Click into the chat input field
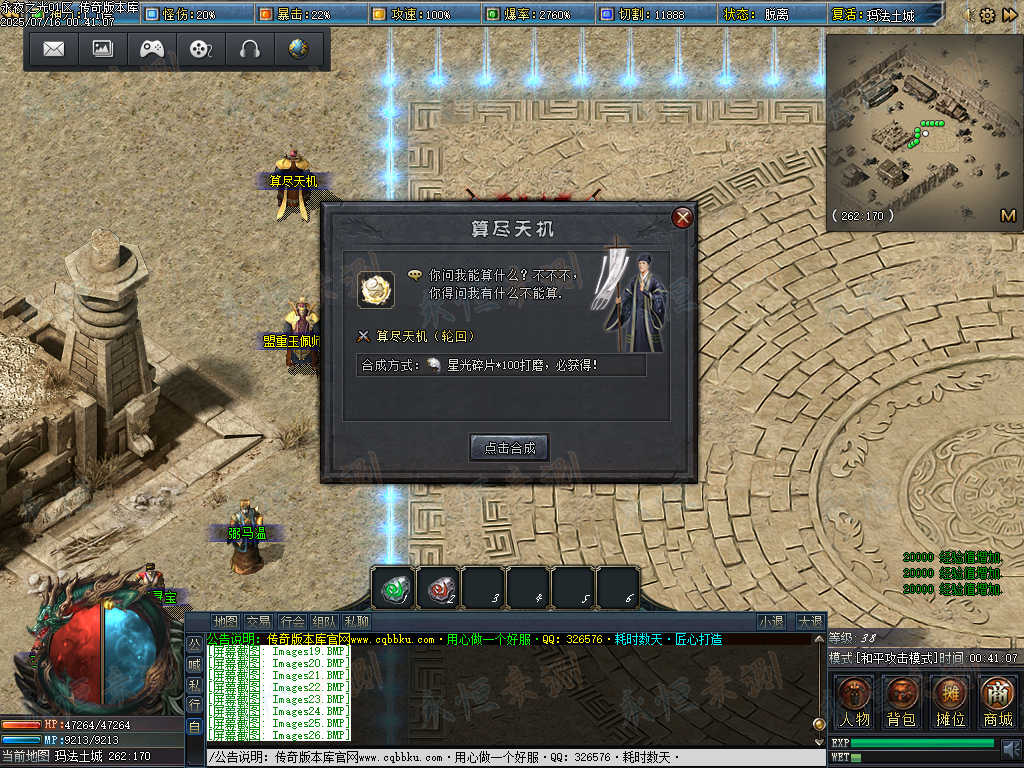Screen dimensions: 1024x768 point(500,758)
